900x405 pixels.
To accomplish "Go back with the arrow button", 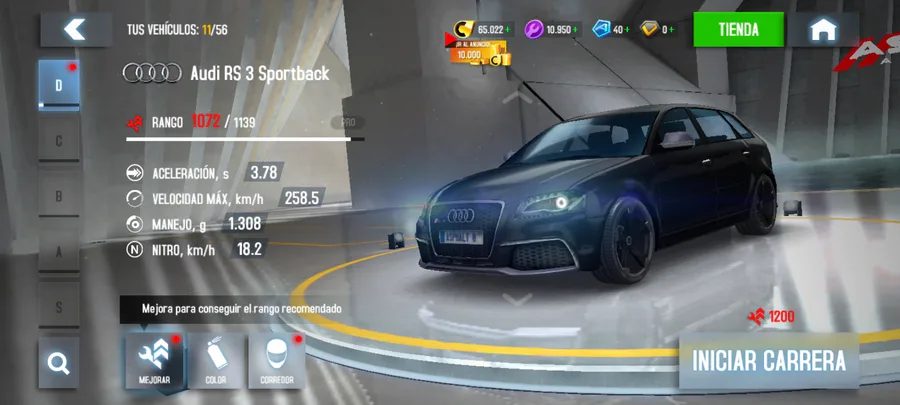I will [x=75, y=30].
